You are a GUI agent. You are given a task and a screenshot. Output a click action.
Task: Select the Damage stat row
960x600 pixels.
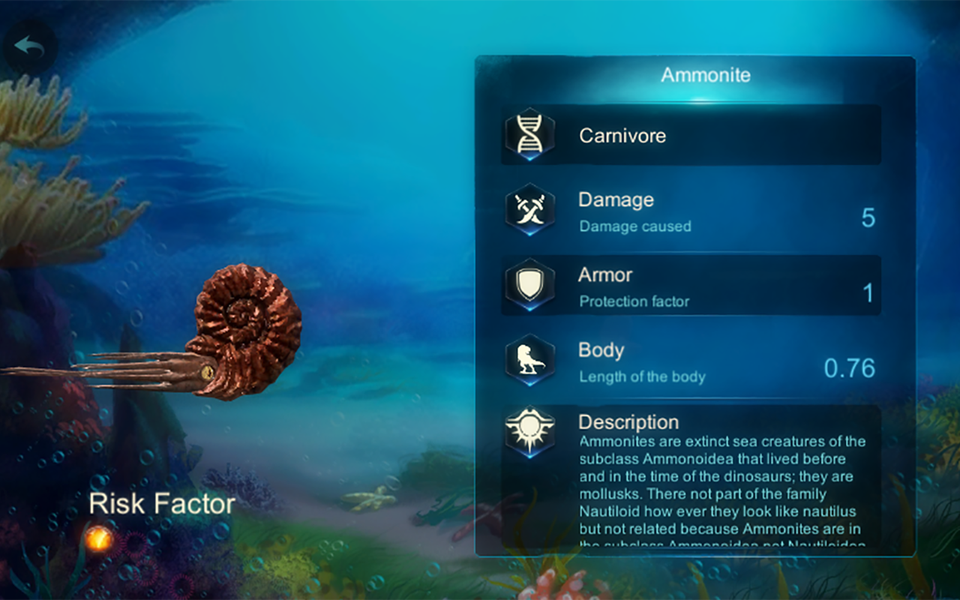[691, 211]
